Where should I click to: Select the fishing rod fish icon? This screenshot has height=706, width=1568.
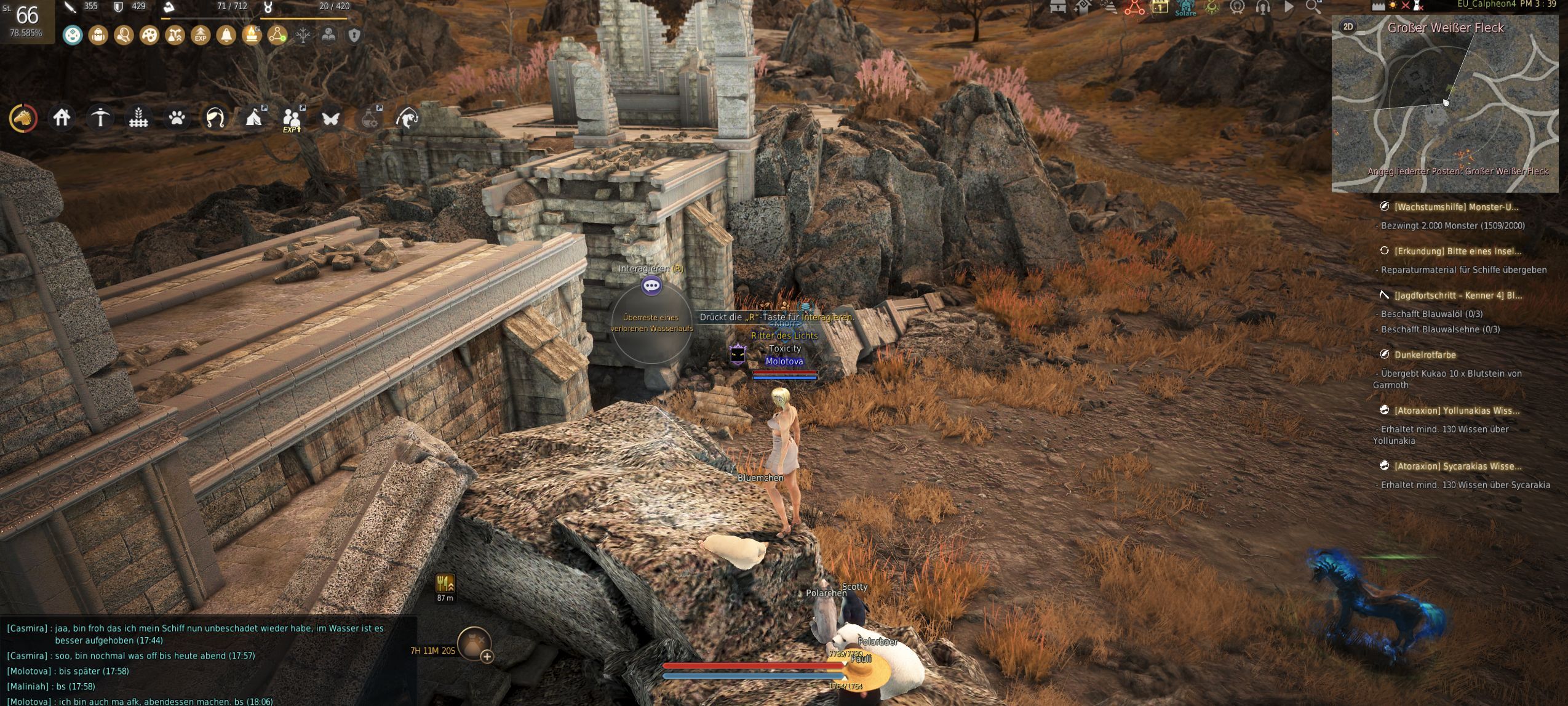click(407, 117)
